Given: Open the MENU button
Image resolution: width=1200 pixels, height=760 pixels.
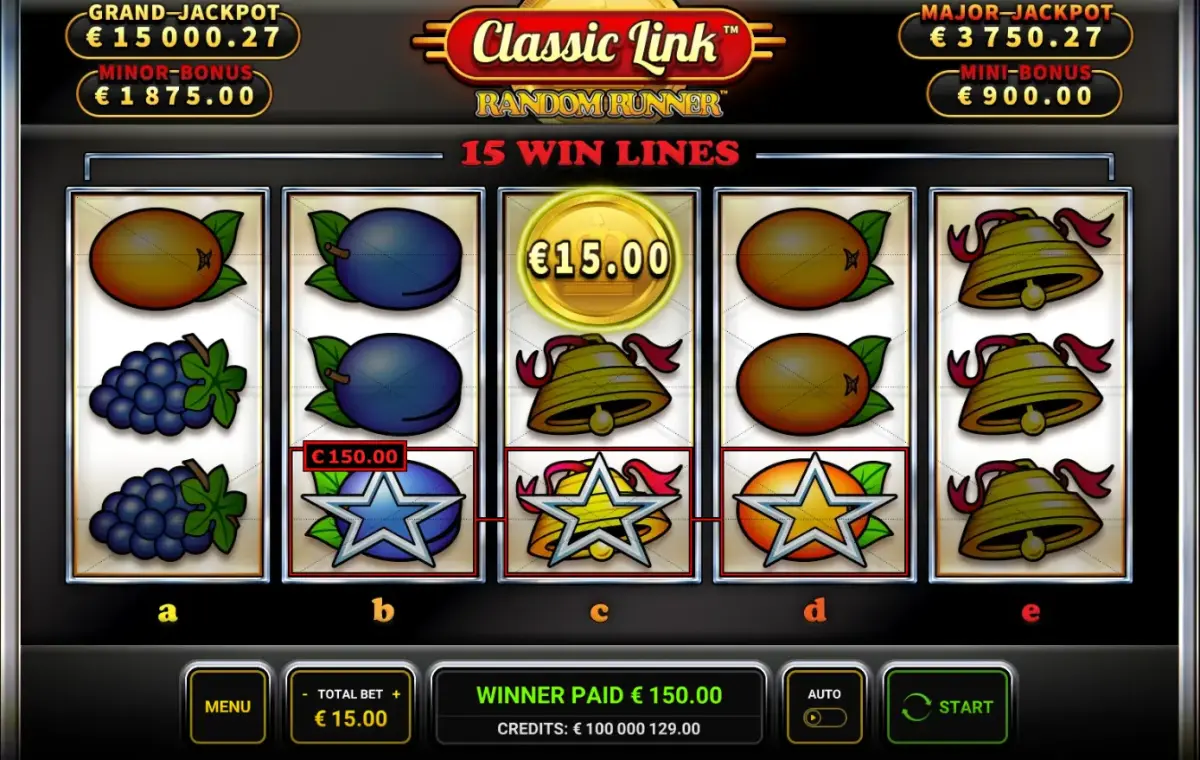Looking at the screenshot, I should click(227, 706).
